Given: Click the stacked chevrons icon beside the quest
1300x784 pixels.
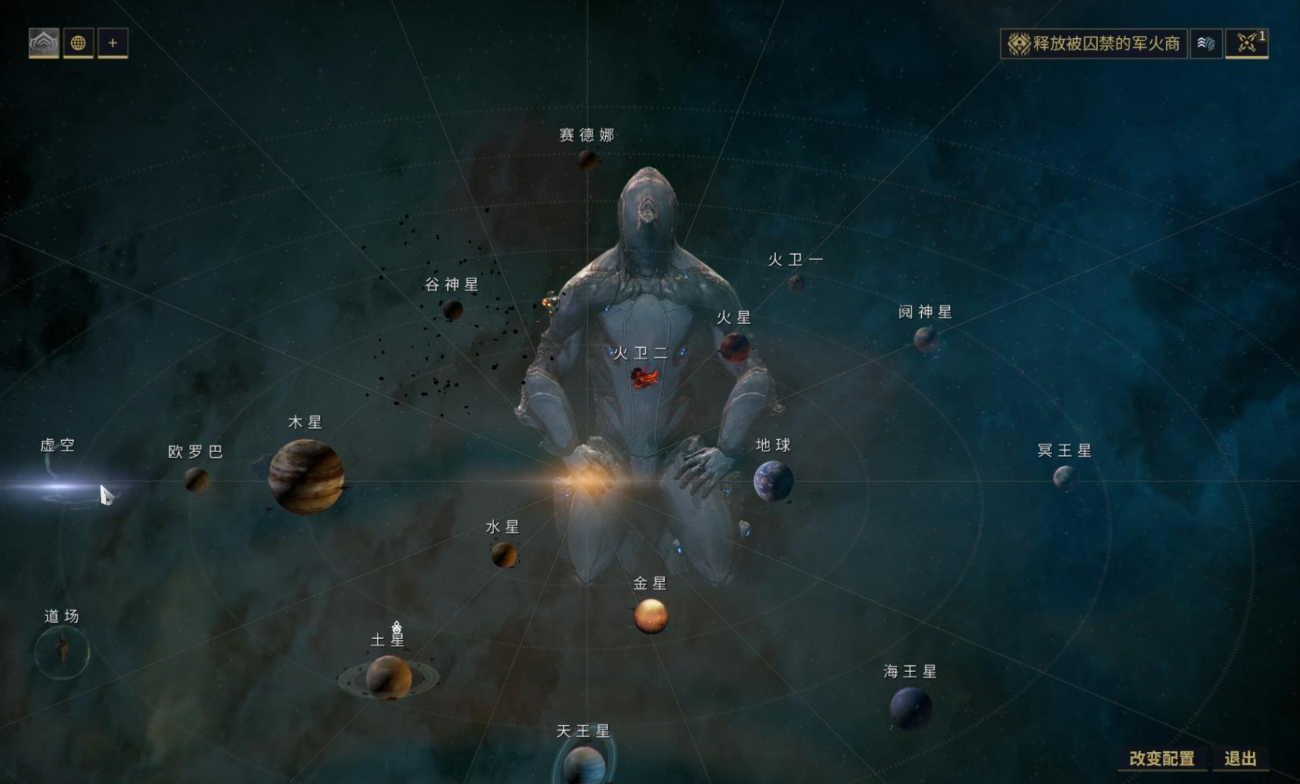Looking at the screenshot, I should tap(1206, 44).
